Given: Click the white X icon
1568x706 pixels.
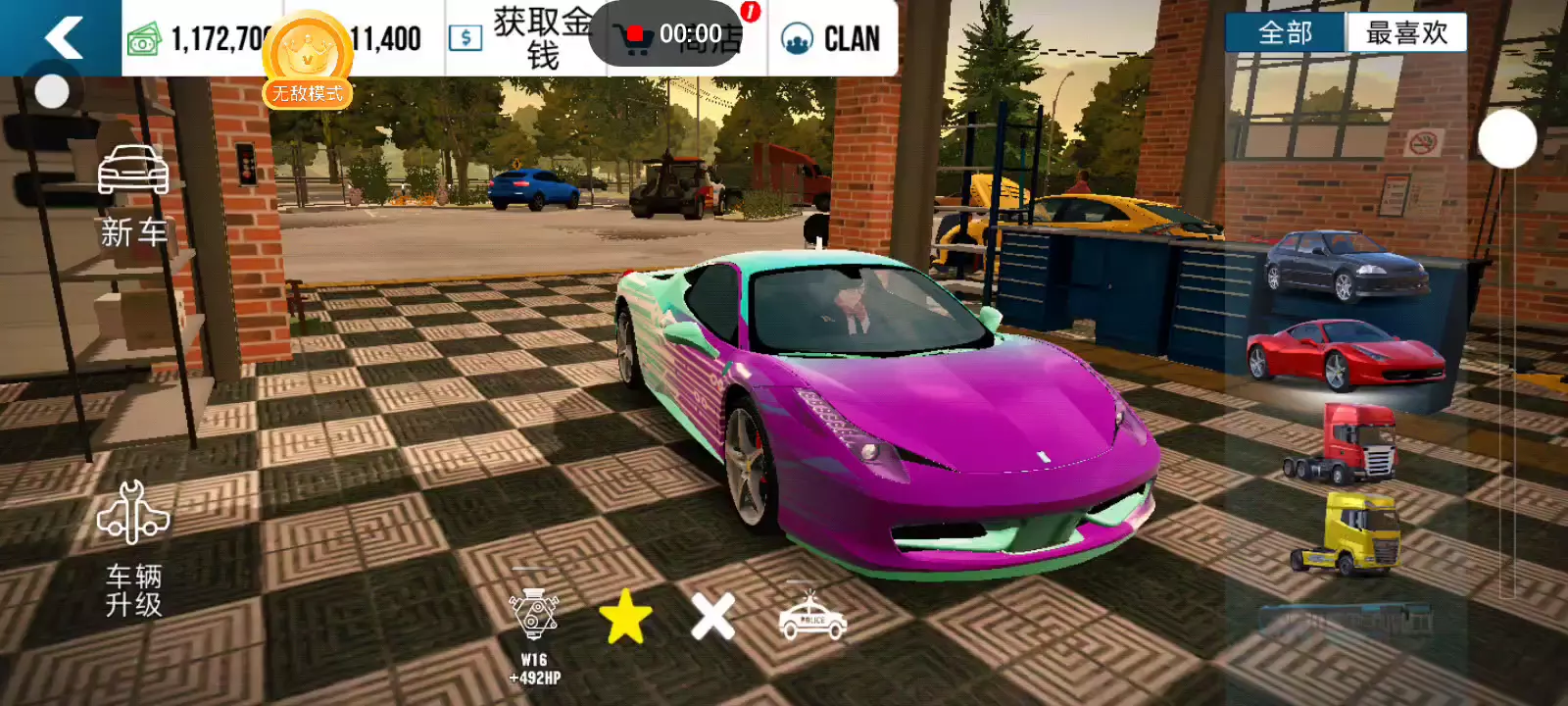Looking at the screenshot, I should click(712, 618).
